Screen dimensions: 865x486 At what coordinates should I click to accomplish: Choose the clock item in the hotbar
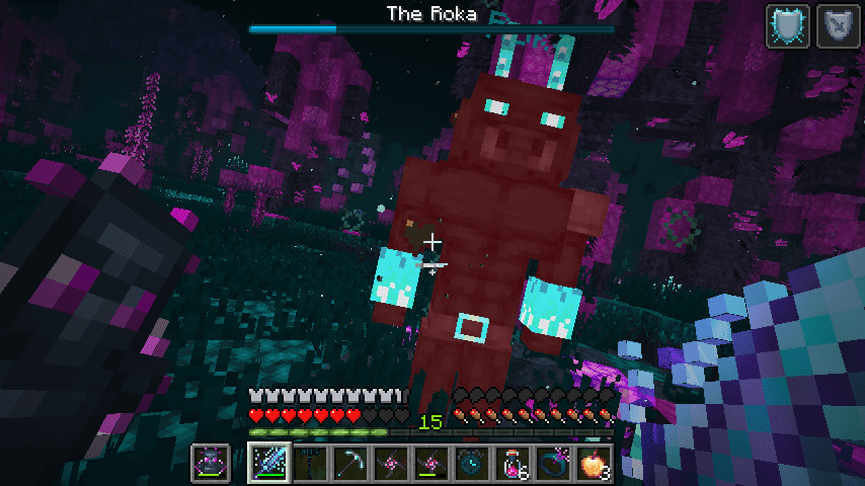click(469, 463)
